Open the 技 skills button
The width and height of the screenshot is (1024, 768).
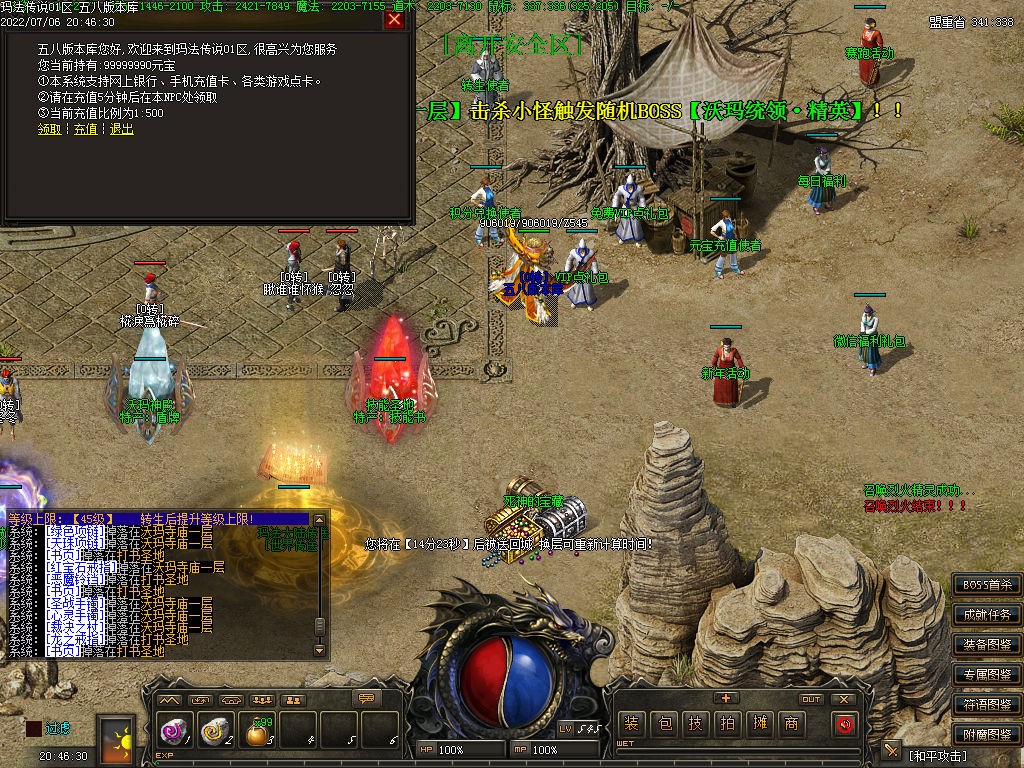click(x=695, y=724)
